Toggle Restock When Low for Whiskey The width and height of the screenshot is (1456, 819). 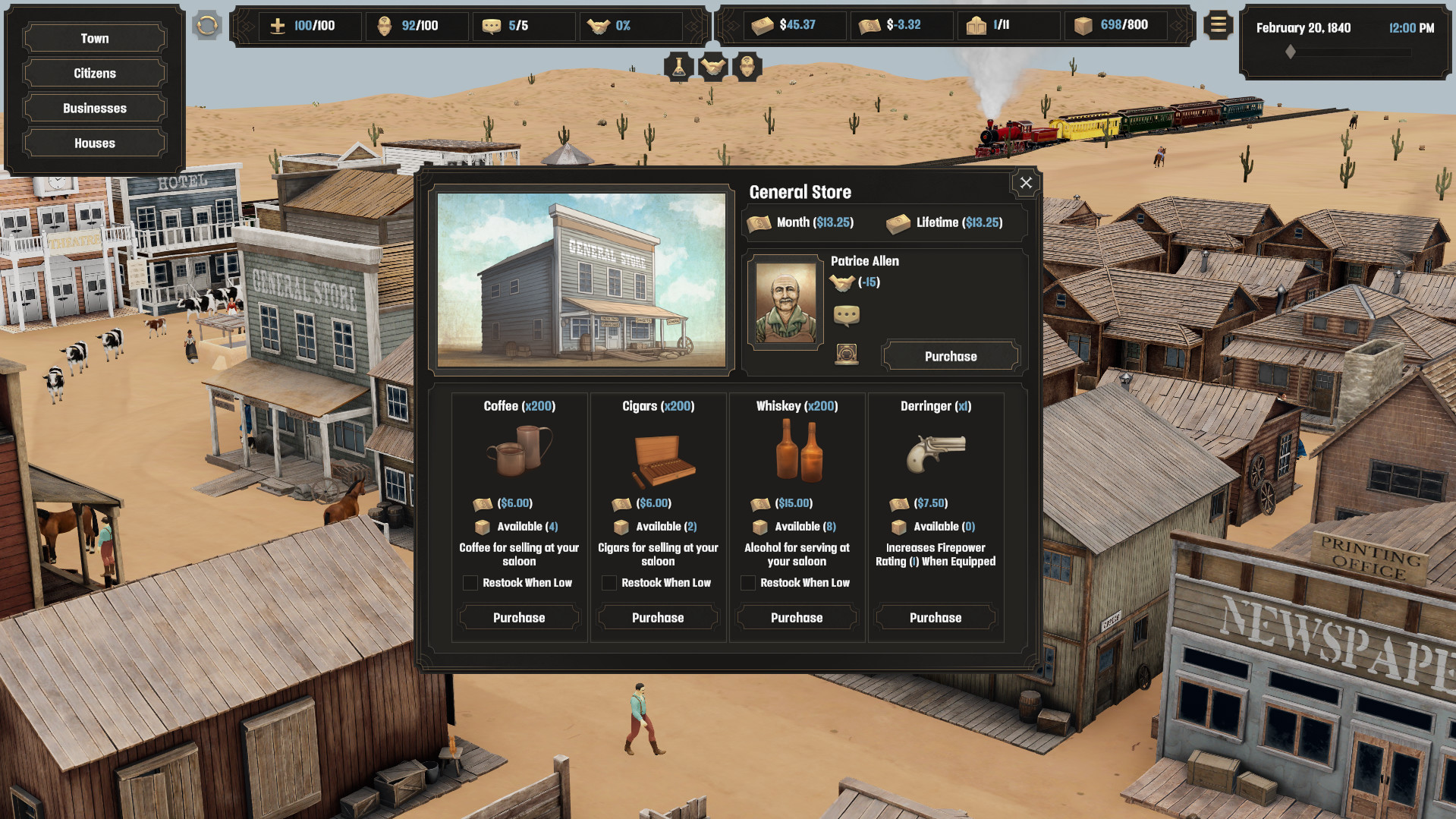[x=748, y=583]
